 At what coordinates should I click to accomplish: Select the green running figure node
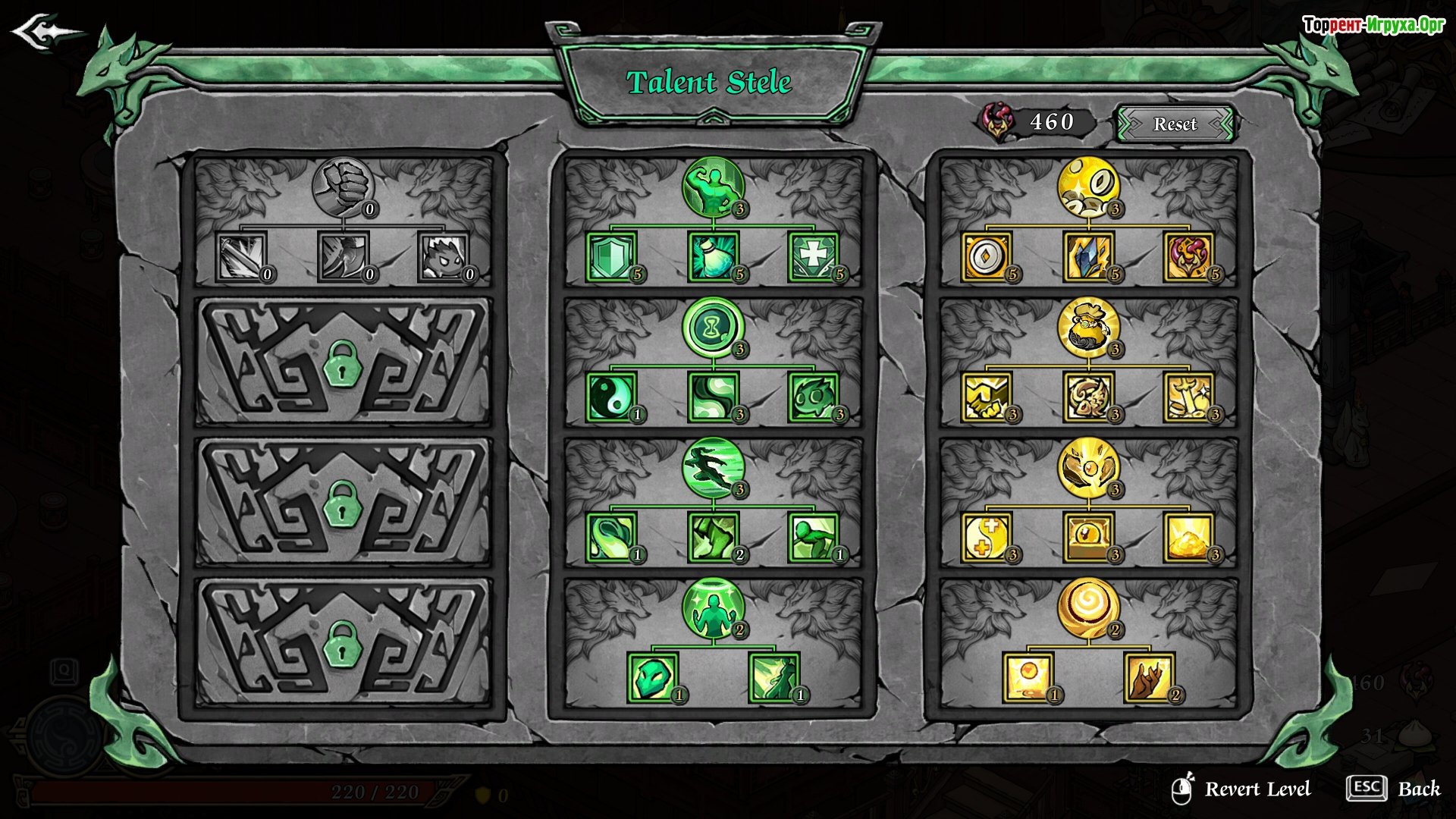click(713, 467)
